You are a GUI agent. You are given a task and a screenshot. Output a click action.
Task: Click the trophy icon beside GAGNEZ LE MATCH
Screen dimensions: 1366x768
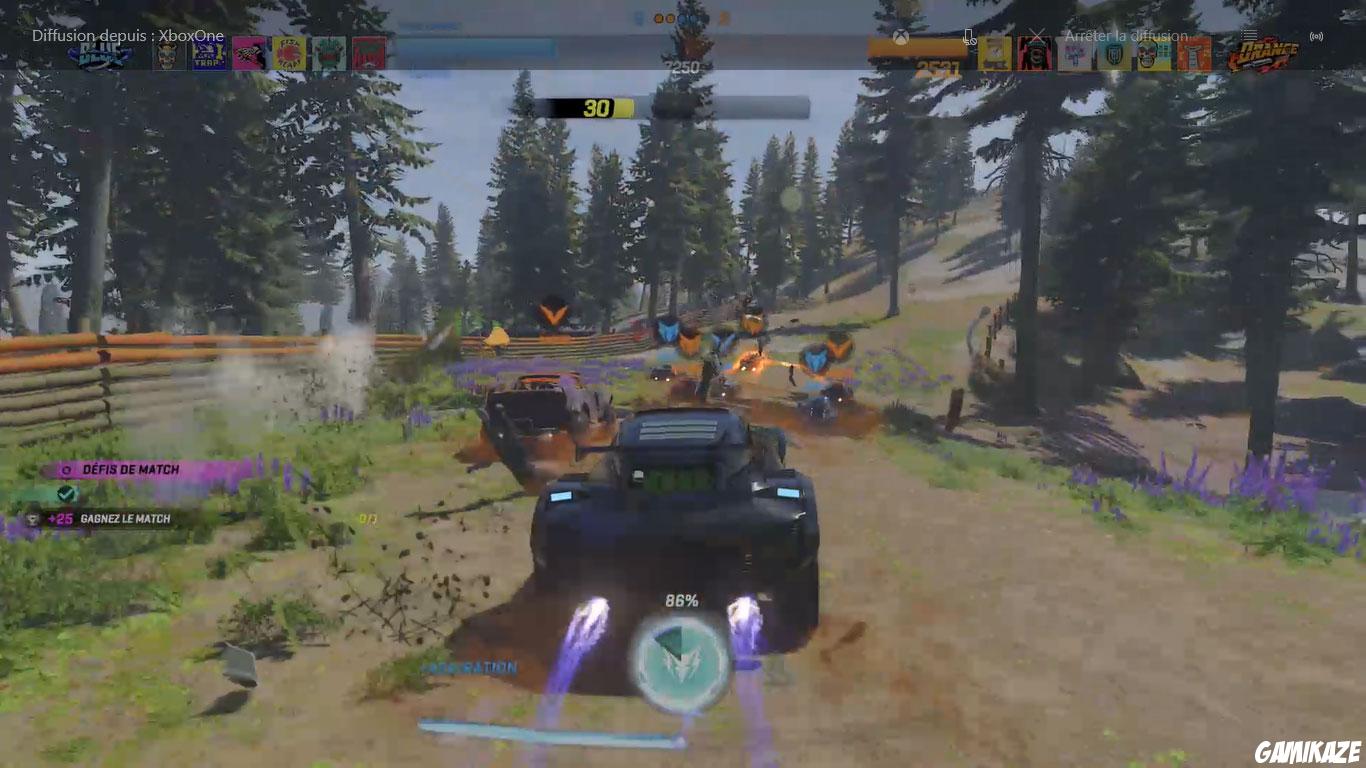click(33, 519)
